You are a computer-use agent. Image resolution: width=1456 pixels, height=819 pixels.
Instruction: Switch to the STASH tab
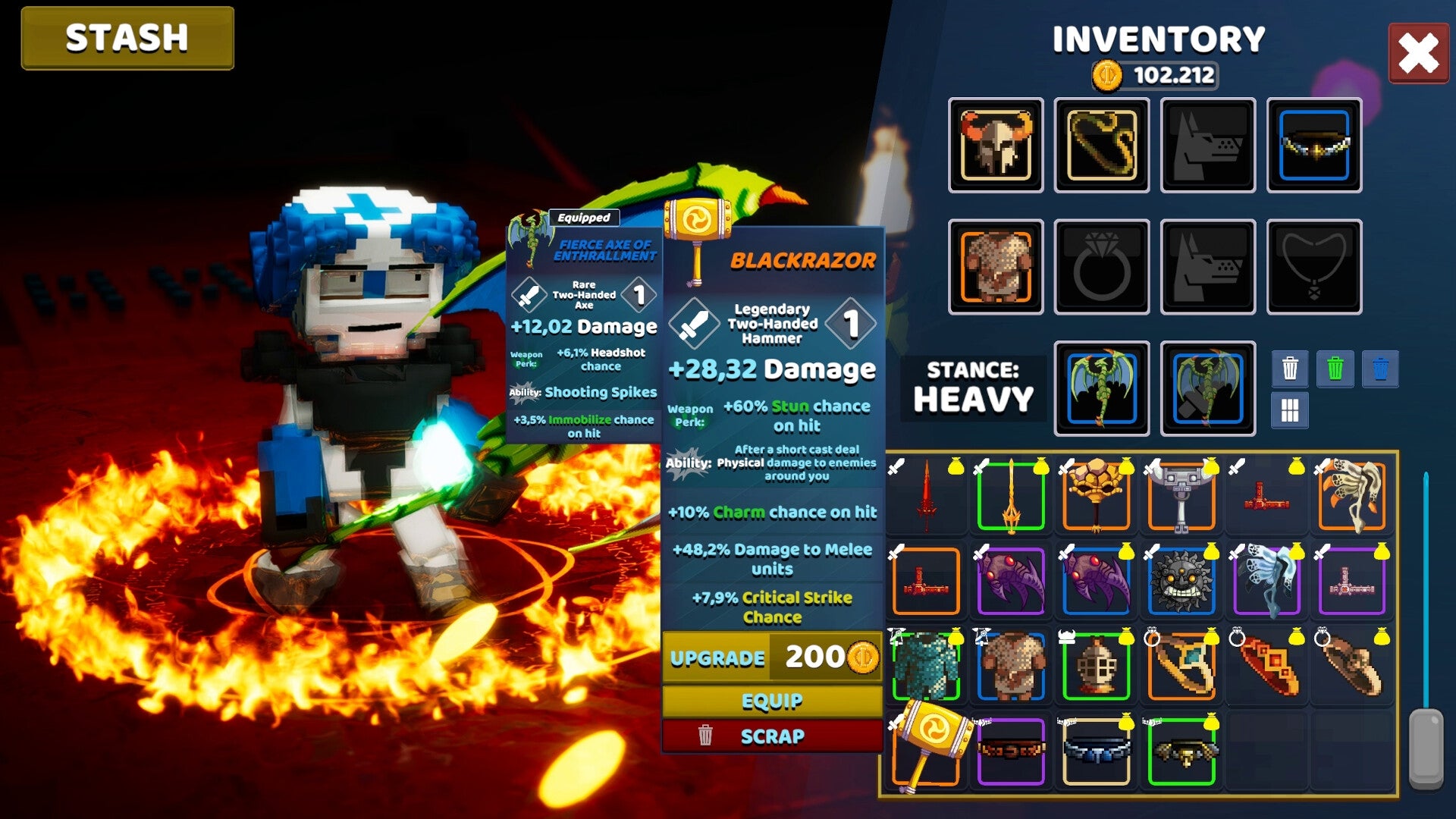126,37
